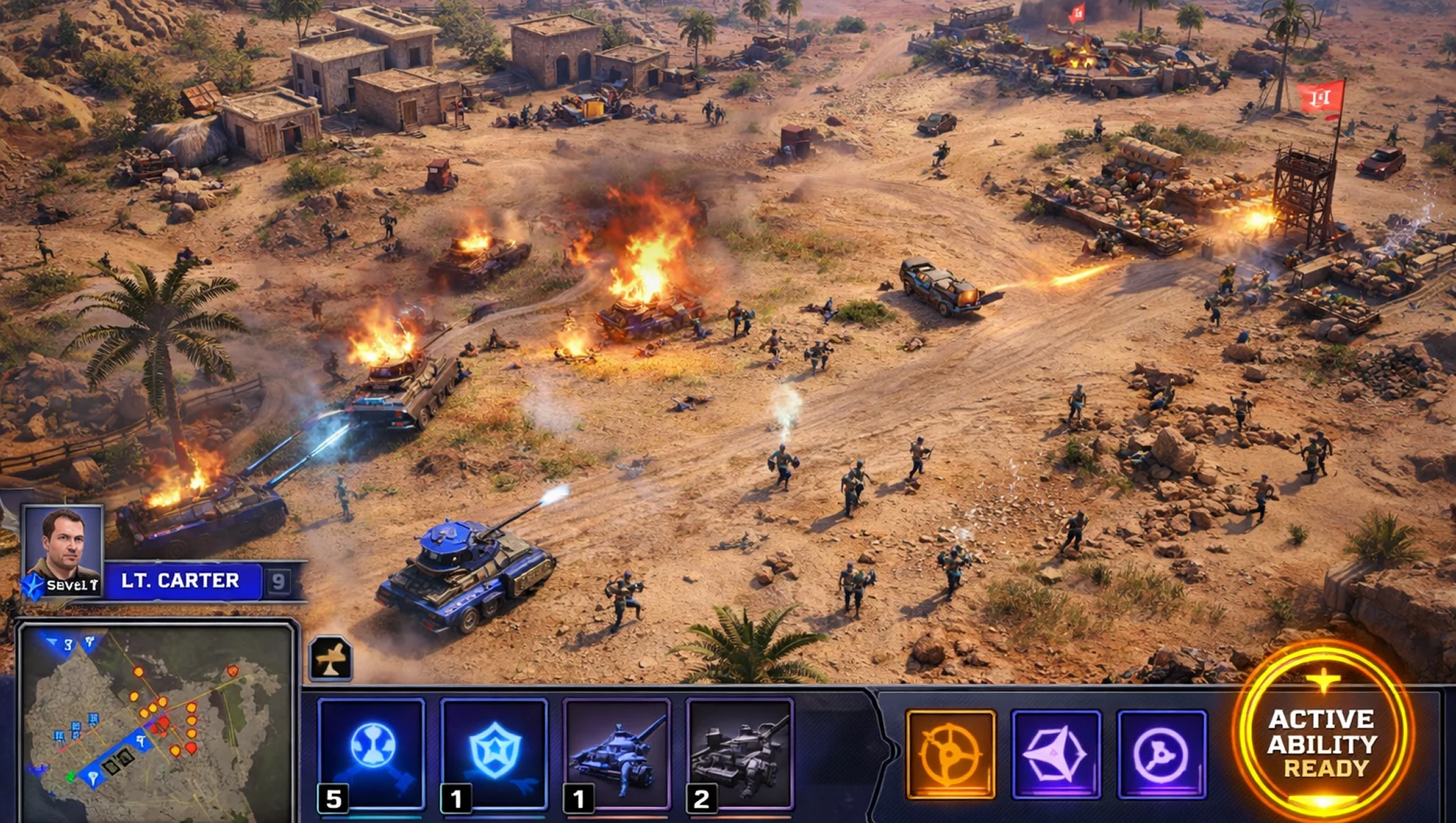Click the tactical minimap
The width and height of the screenshot is (1456, 823).
(155, 723)
